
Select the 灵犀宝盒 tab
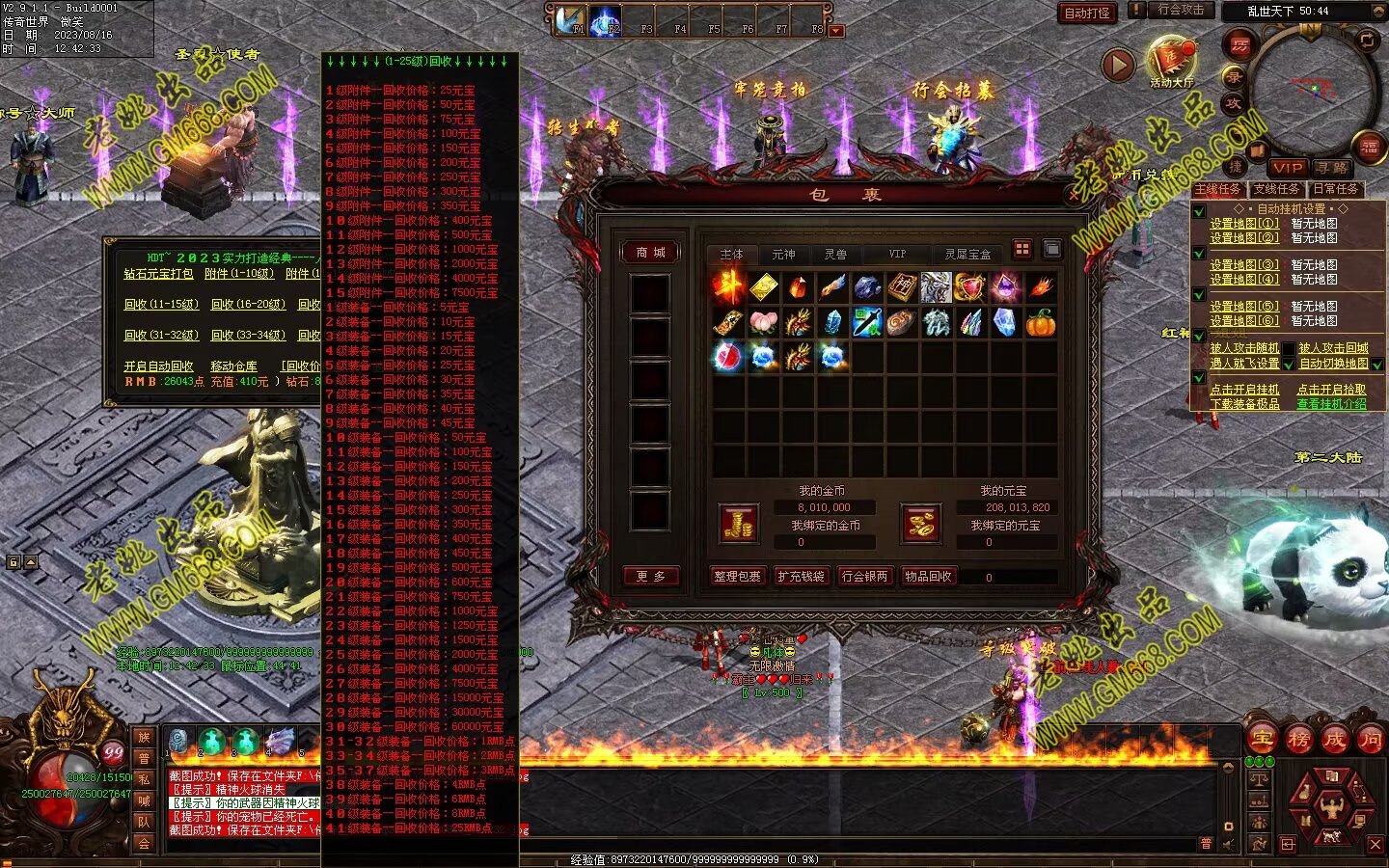(967, 255)
